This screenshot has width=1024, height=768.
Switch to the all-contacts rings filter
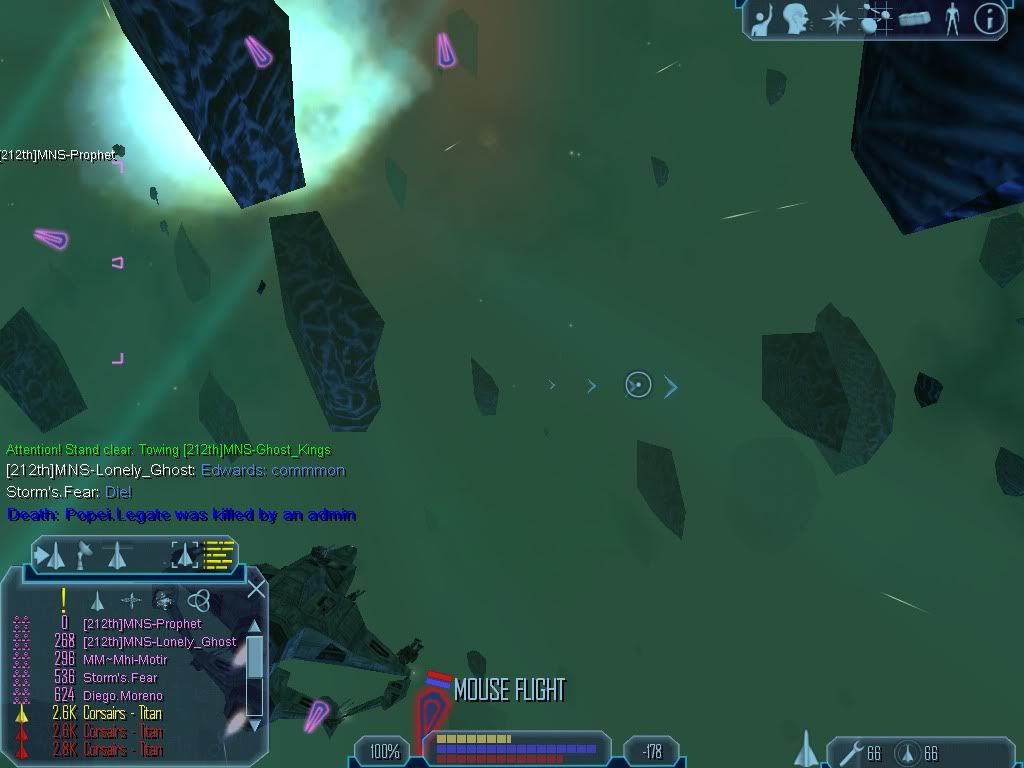198,600
